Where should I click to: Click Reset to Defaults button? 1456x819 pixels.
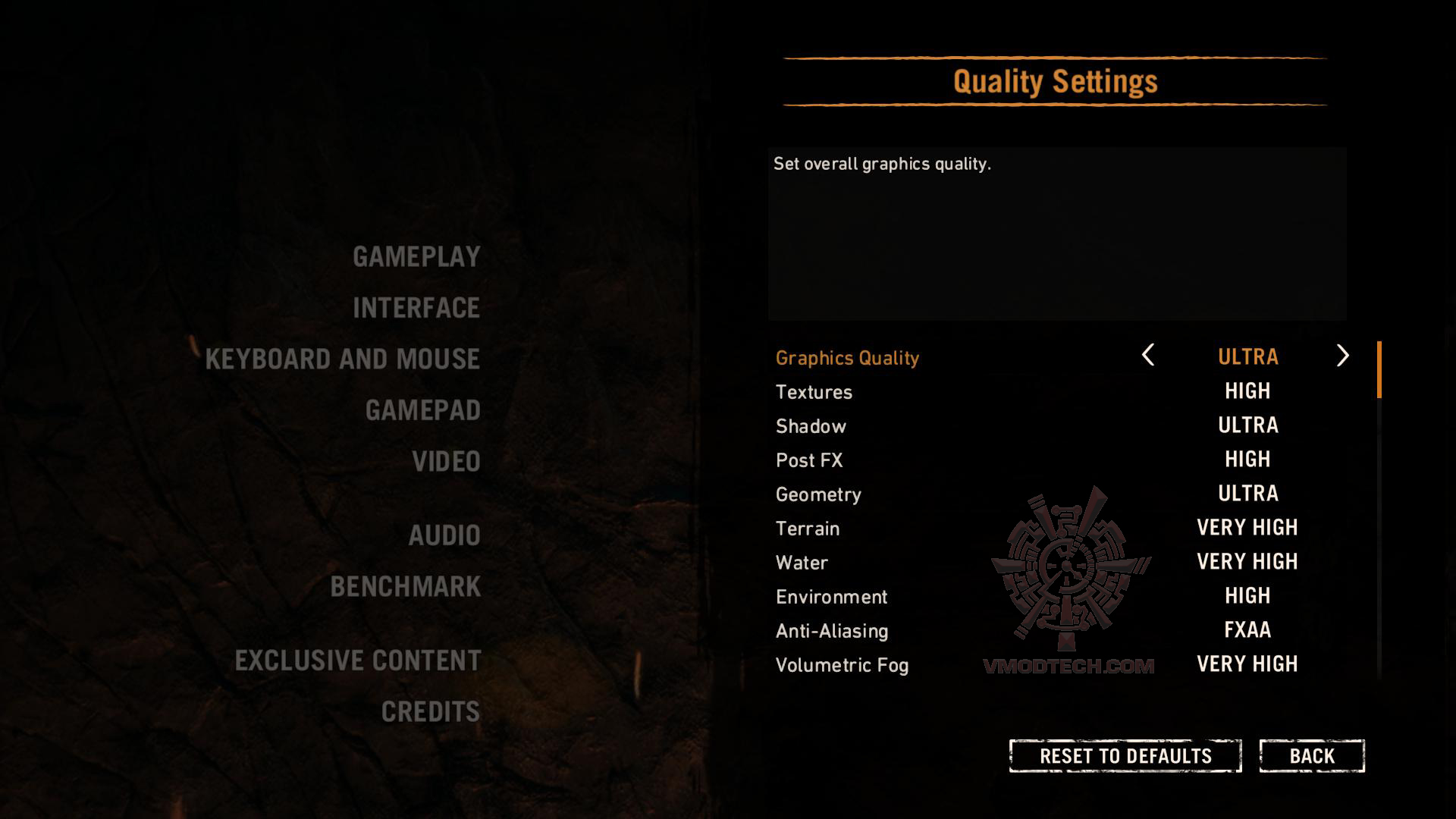tap(1125, 756)
